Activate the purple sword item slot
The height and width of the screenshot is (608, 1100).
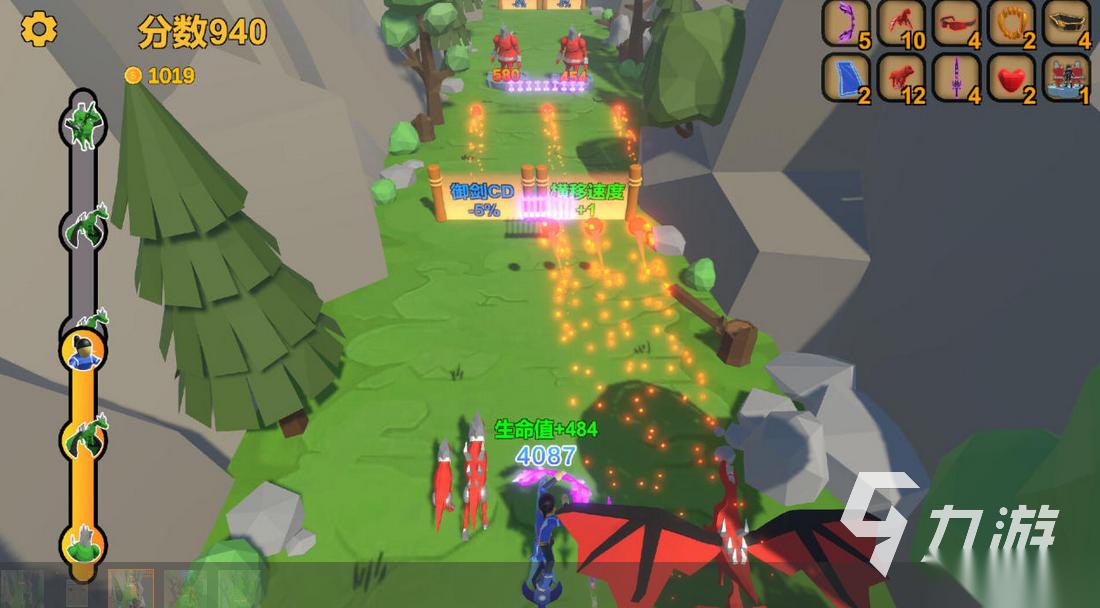(957, 77)
